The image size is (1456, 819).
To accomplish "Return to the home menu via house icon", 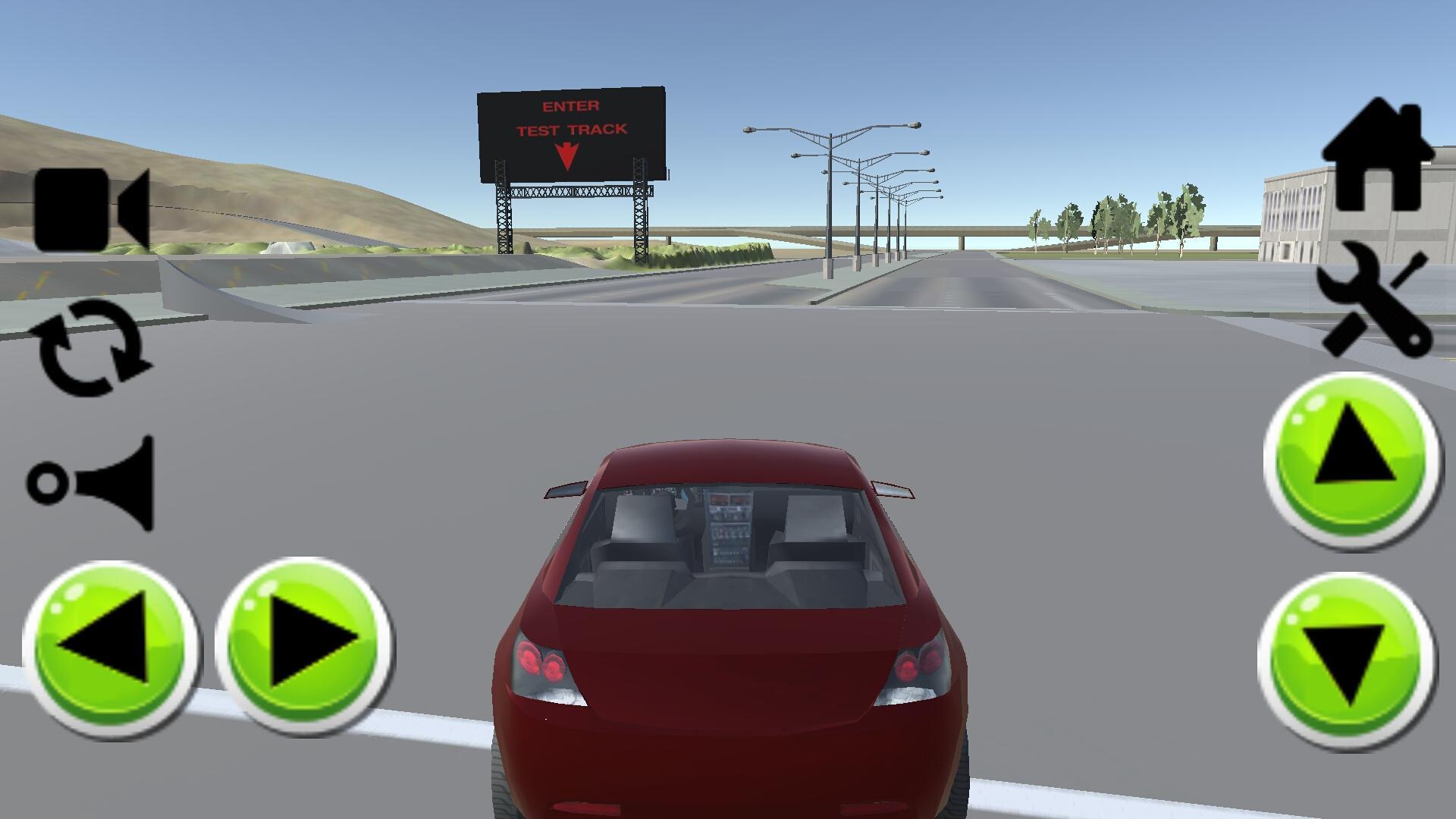I will click(x=1376, y=156).
